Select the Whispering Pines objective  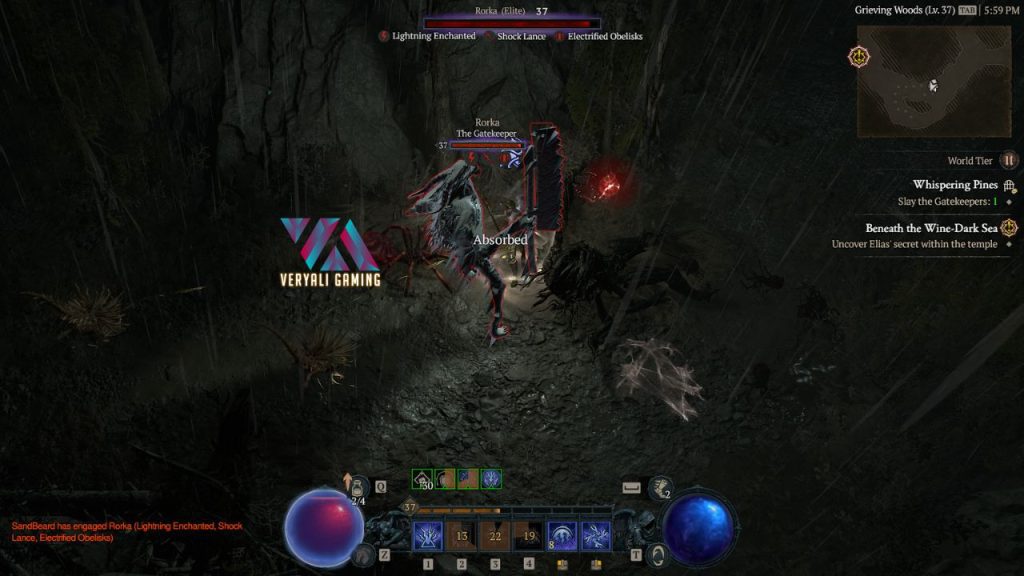(x=955, y=185)
